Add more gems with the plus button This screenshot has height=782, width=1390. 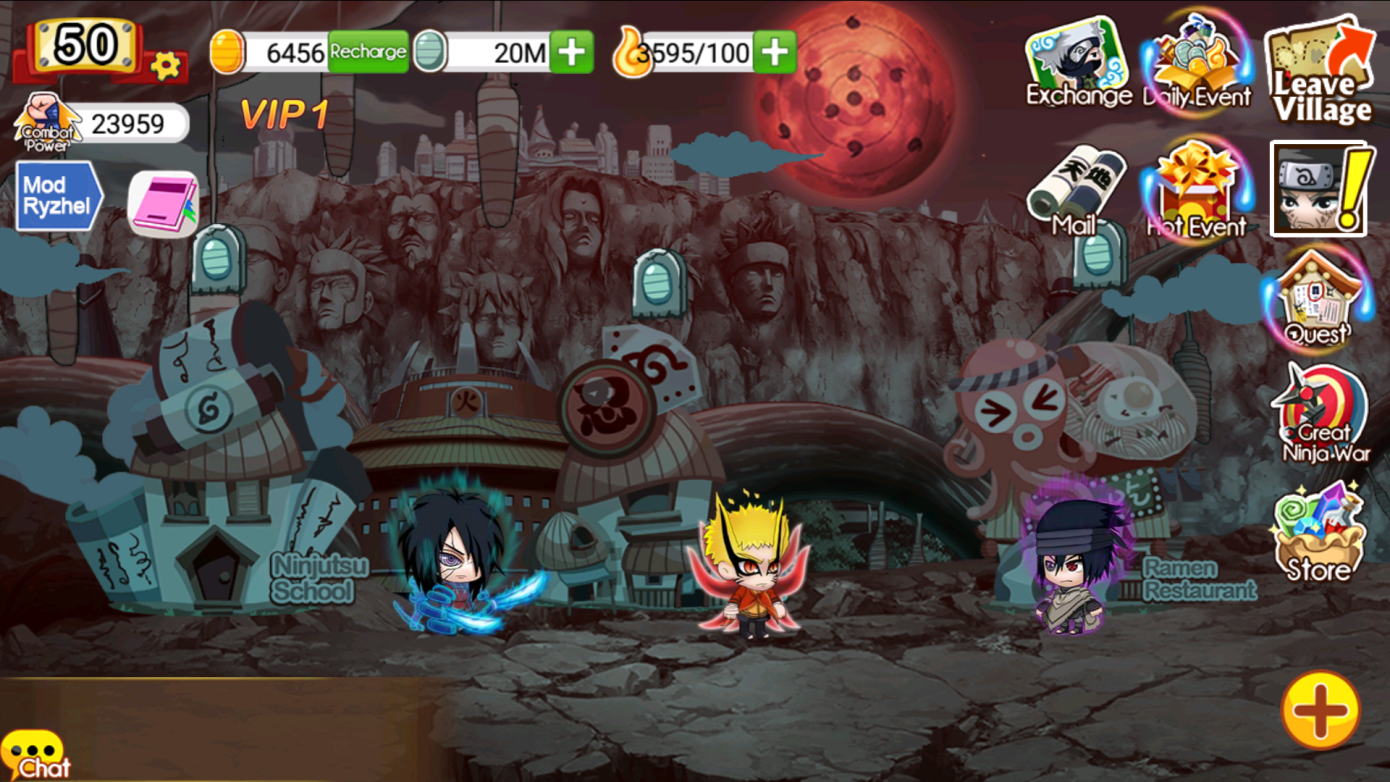click(x=572, y=52)
